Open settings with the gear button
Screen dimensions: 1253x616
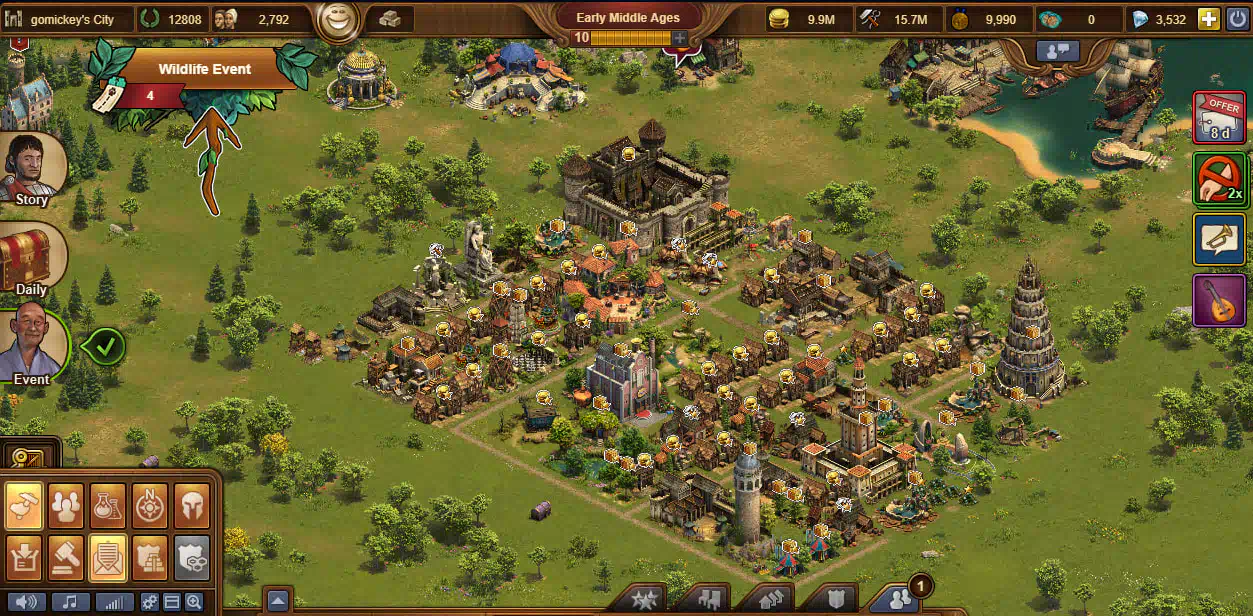pyautogui.click(x=150, y=602)
